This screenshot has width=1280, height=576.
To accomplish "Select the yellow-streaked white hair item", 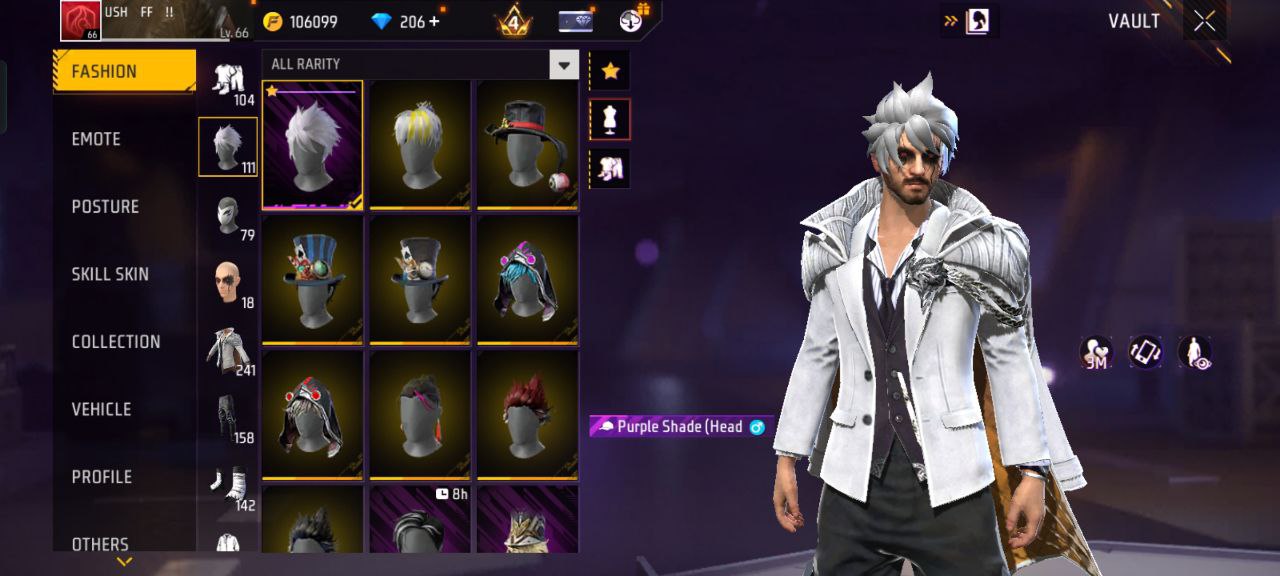I will tap(420, 145).
